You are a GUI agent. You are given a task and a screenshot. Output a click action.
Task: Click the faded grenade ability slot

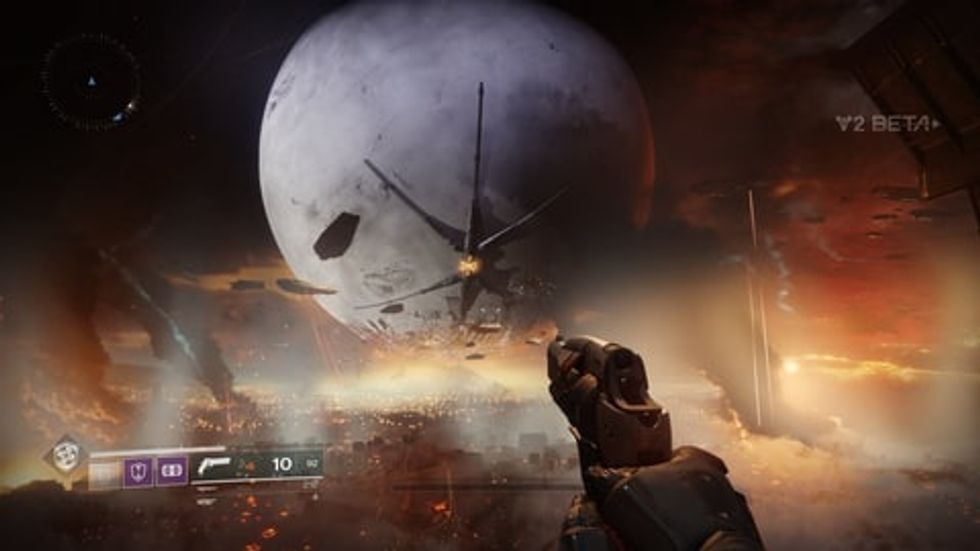click(105, 470)
